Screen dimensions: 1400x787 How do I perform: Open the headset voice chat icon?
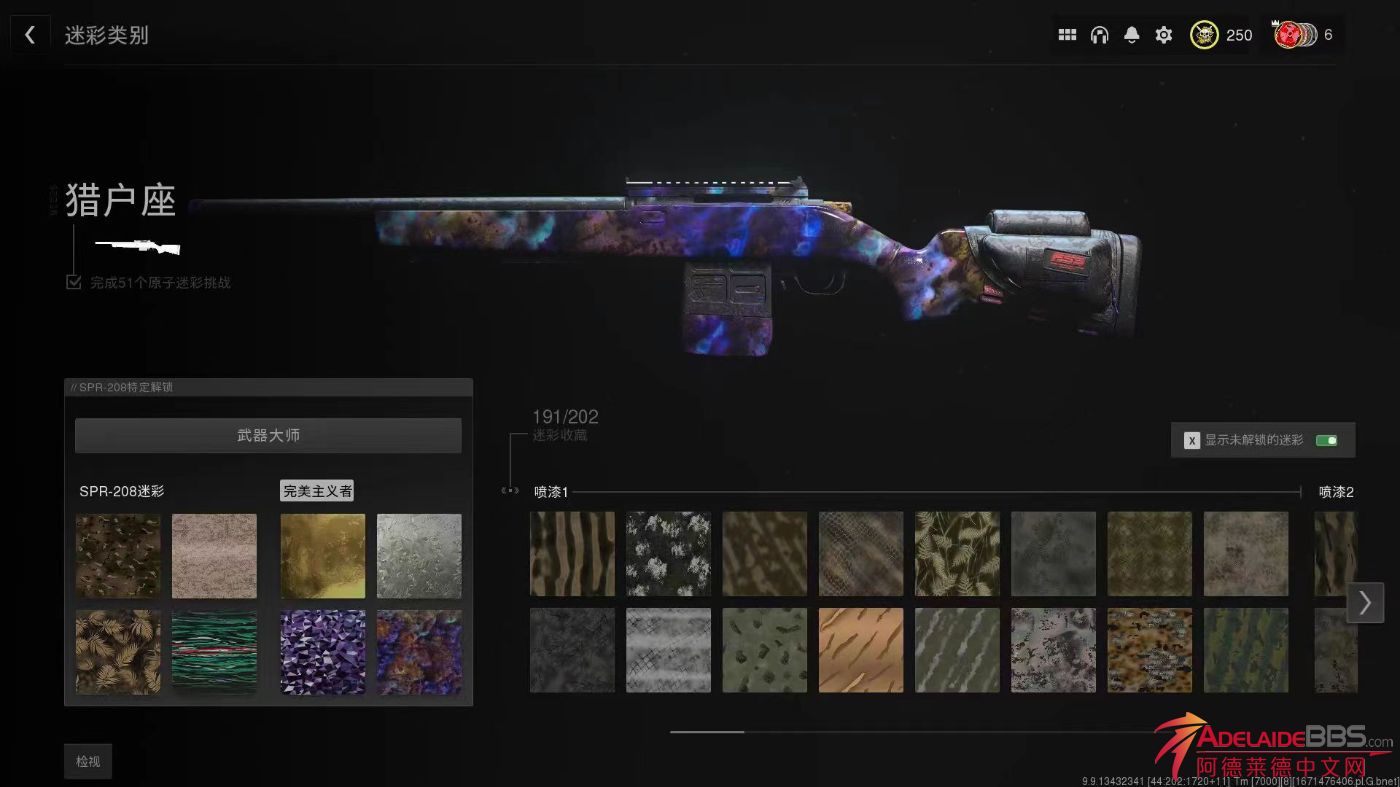pos(1099,35)
